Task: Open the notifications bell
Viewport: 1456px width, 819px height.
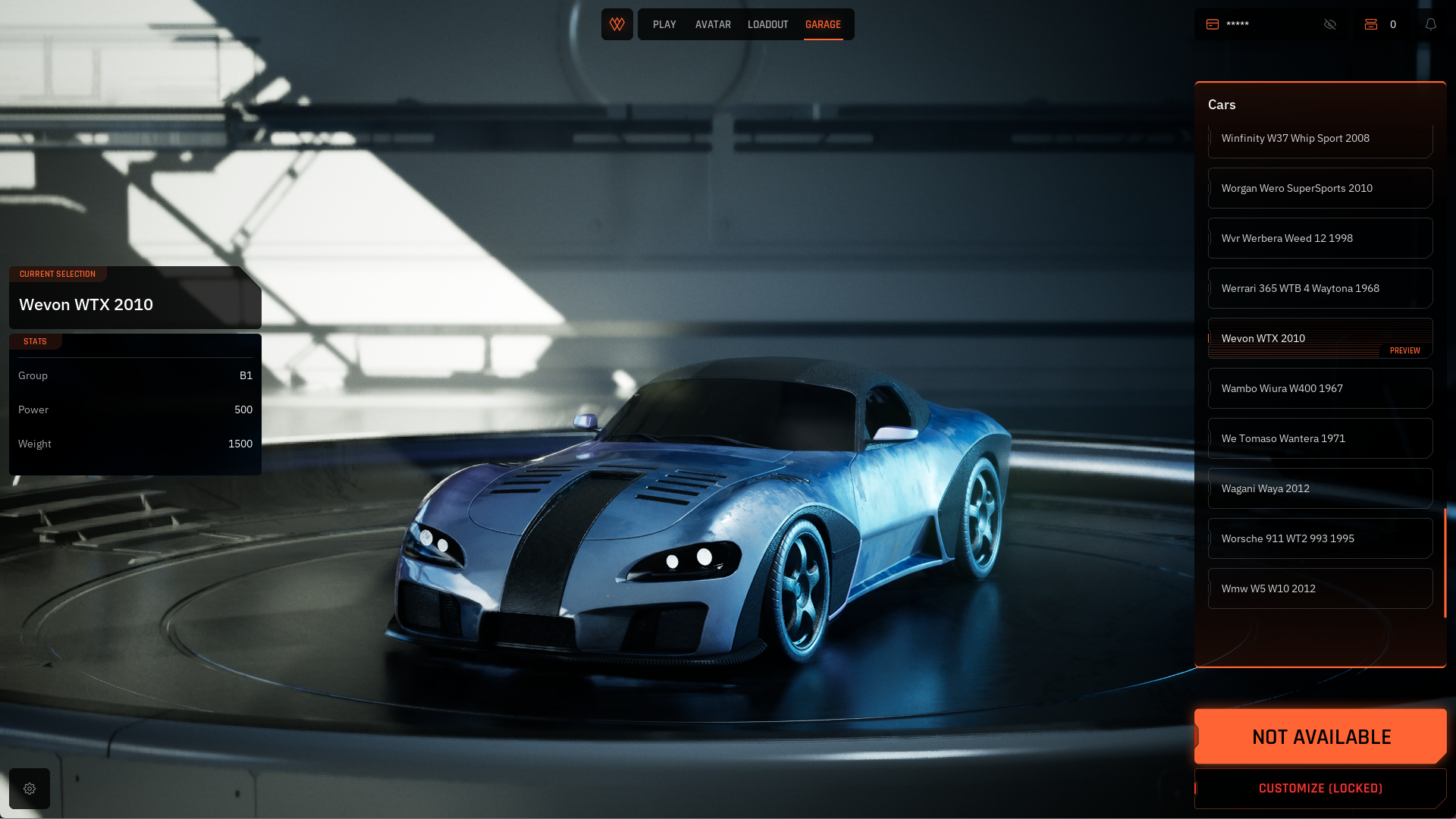Action: click(x=1431, y=24)
